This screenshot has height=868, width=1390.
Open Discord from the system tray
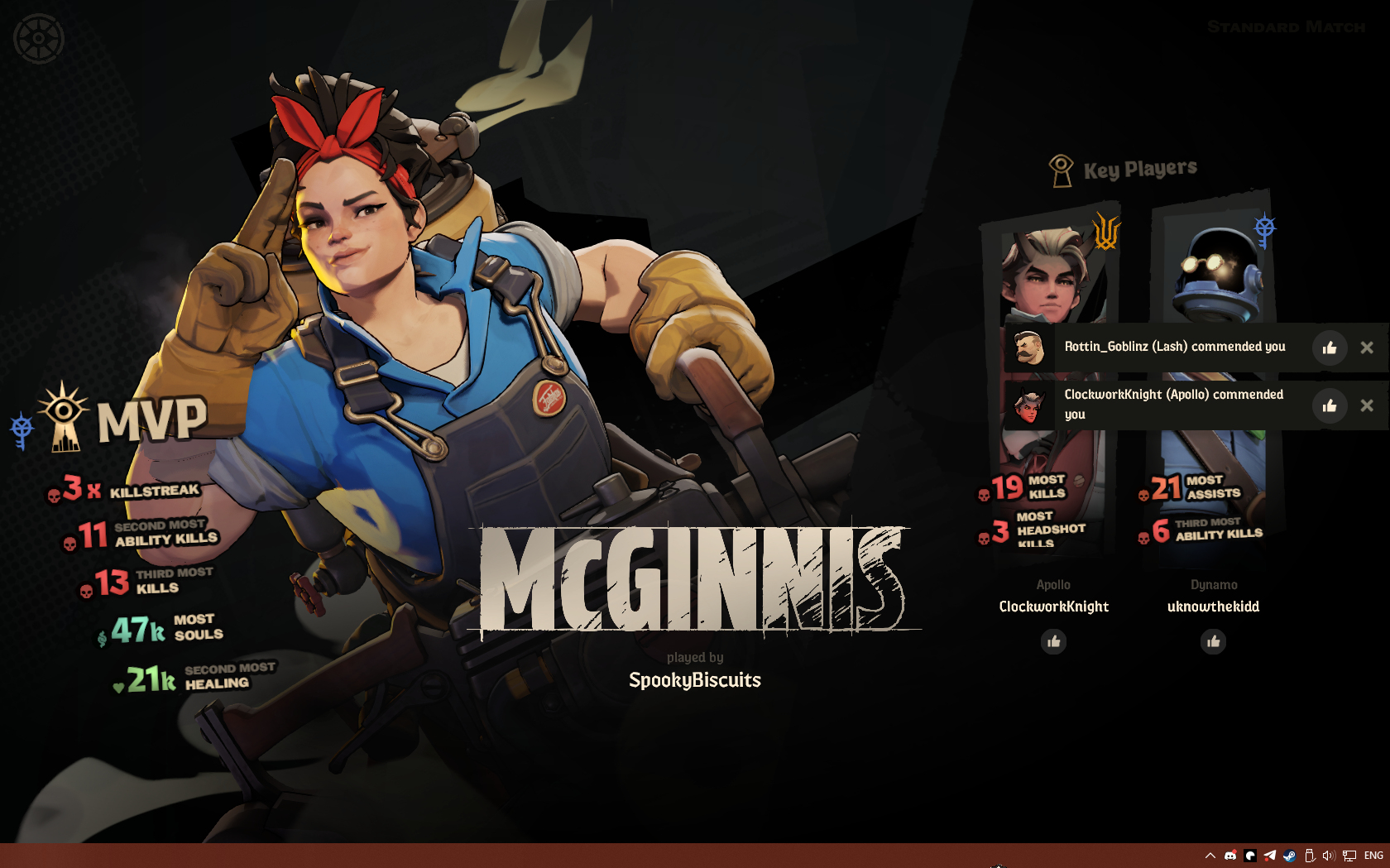point(1230,856)
